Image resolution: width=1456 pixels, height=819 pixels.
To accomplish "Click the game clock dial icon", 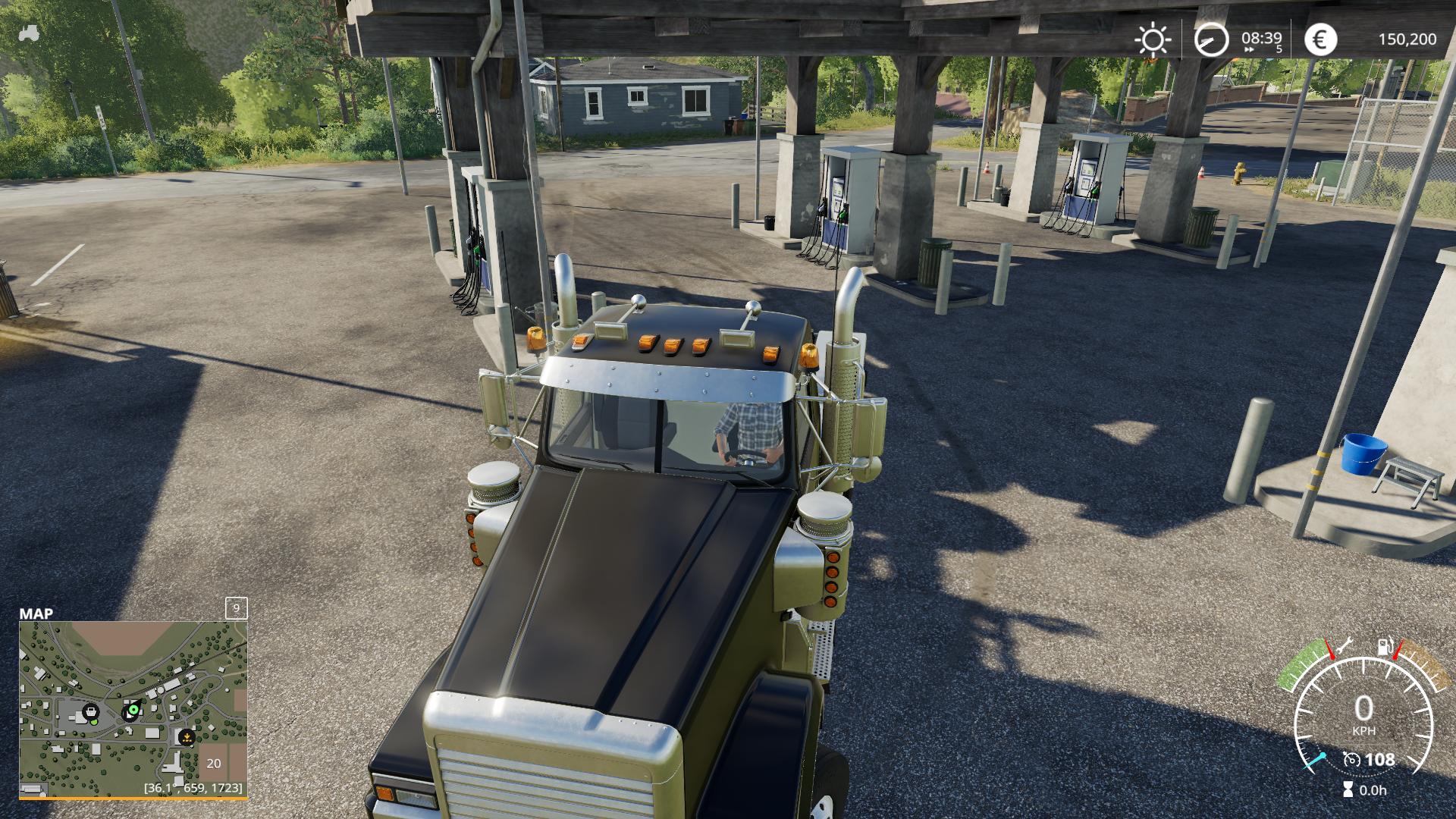I will point(1211,39).
